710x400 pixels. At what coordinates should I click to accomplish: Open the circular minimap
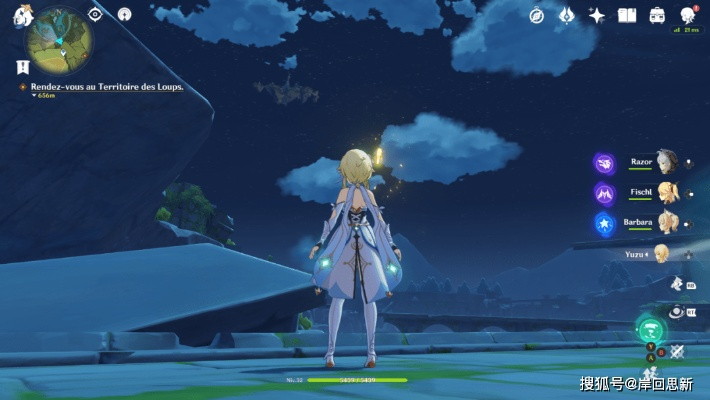(60, 41)
